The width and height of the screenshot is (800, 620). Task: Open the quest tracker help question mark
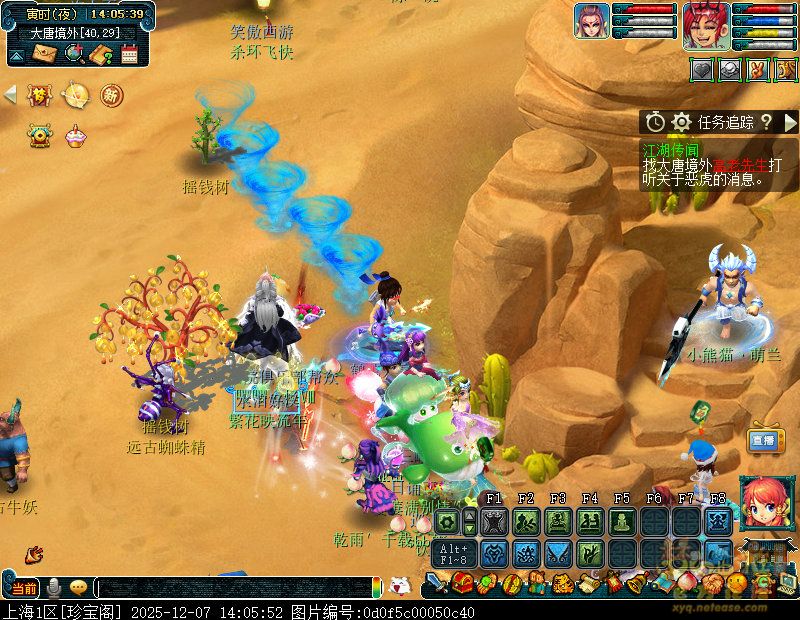point(766,122)
